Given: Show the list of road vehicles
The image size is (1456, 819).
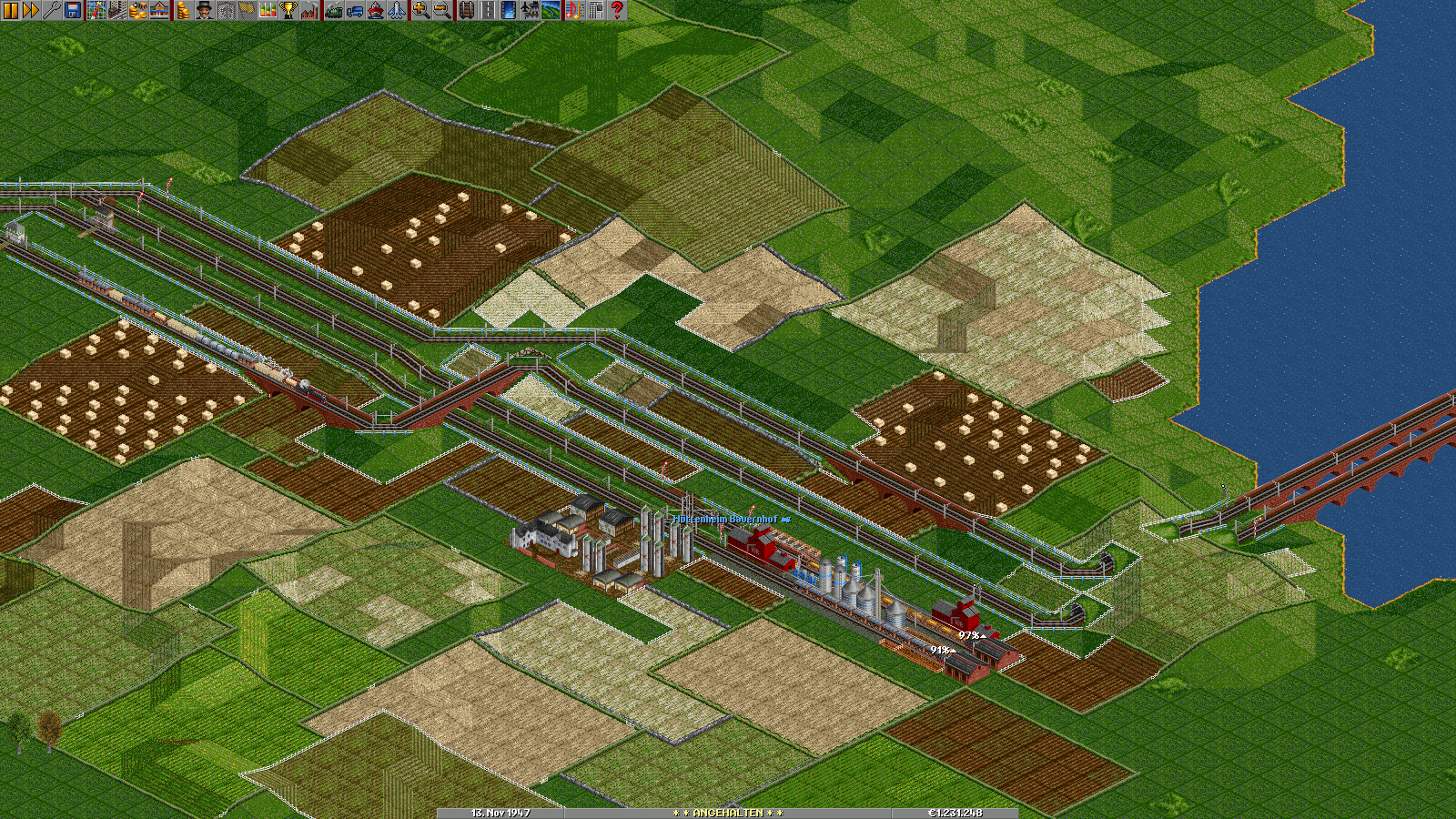Looking at the screenshot, I should (x=354, y=10).
